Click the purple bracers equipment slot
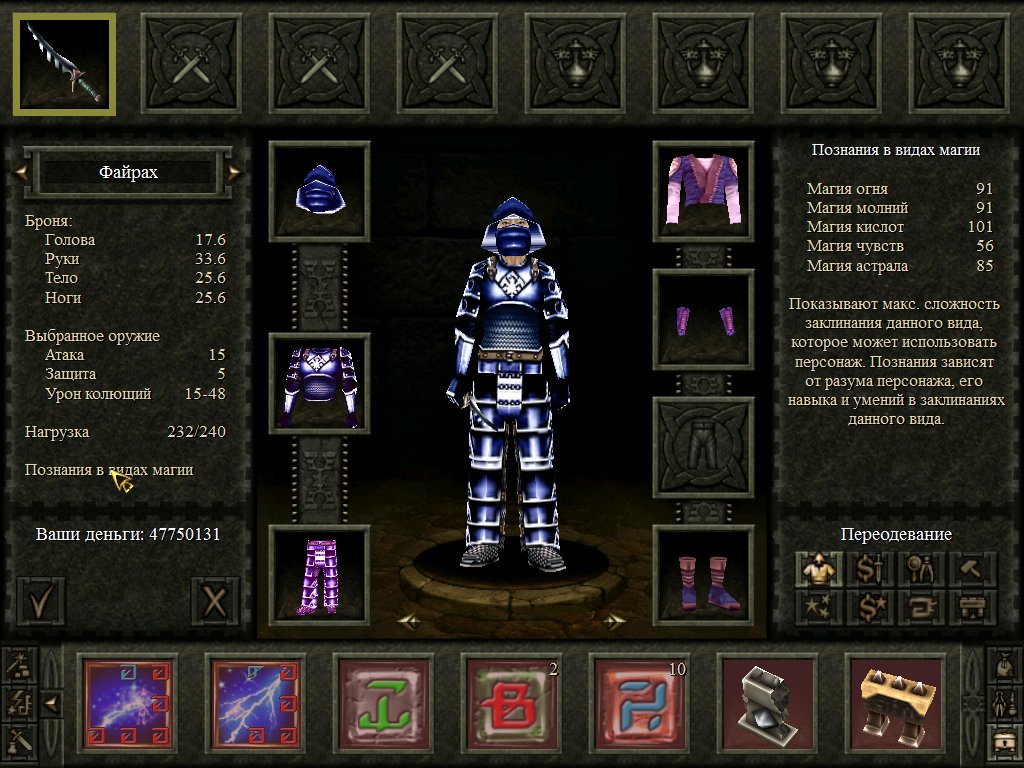 click(703, 319)
